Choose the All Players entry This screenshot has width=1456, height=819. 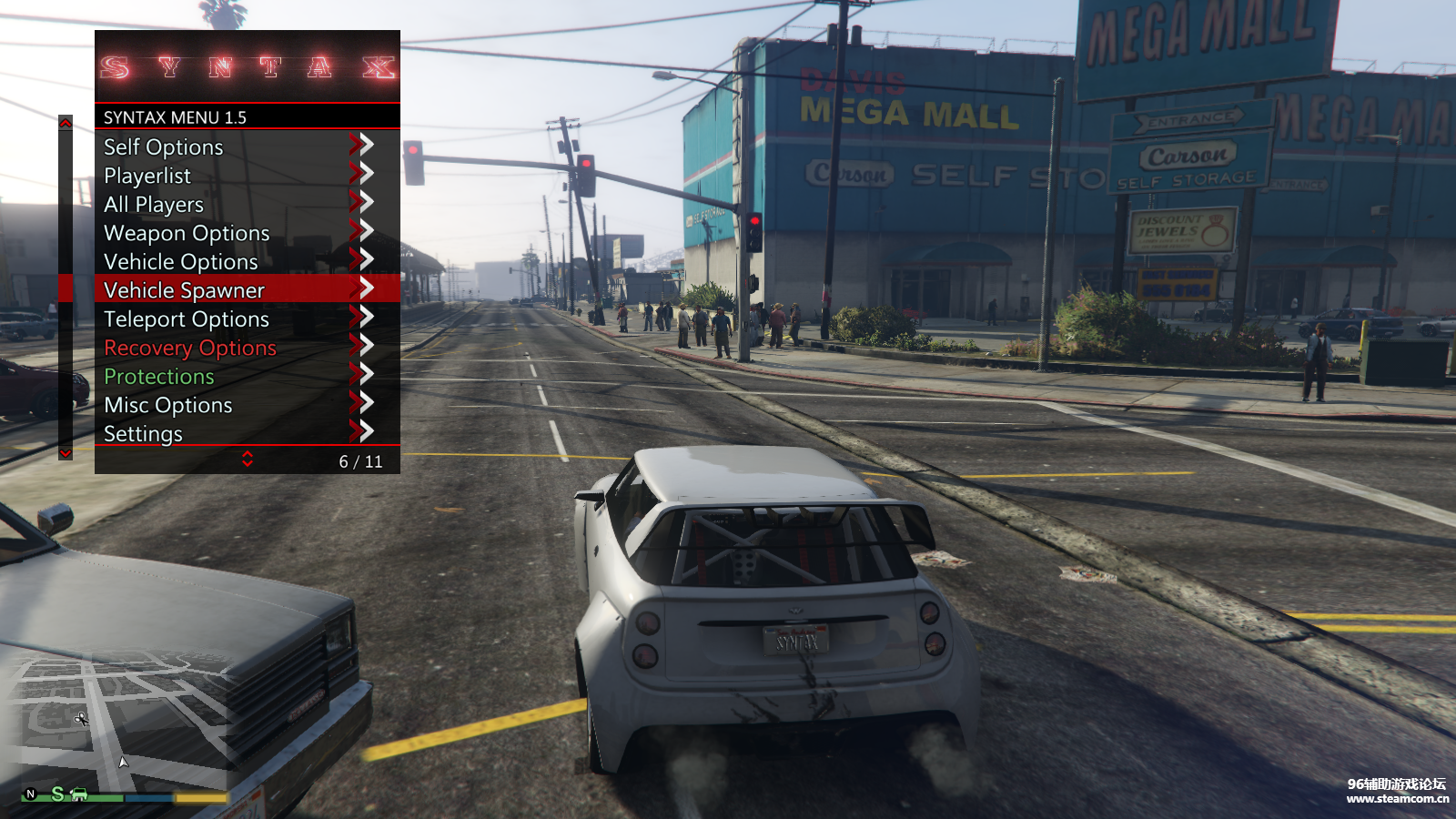tap(154, 205)
